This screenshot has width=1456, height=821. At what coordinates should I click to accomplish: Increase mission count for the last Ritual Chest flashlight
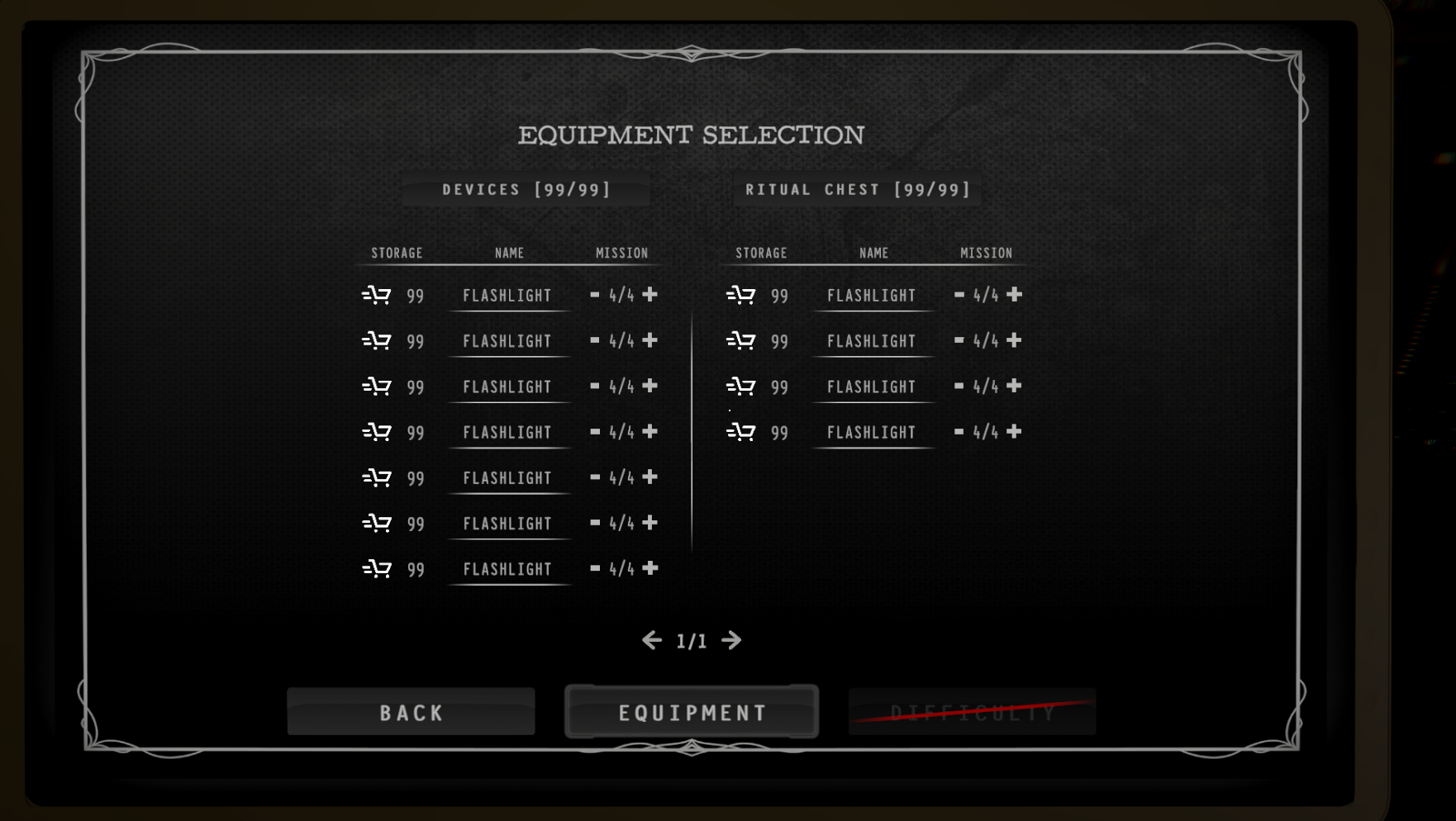(1015, 431)
